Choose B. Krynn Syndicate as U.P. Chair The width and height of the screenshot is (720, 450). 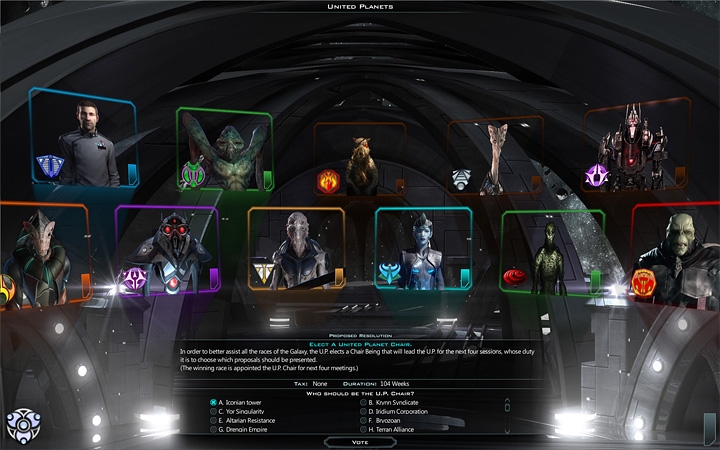pyautogui.click(x=364, y=403)
